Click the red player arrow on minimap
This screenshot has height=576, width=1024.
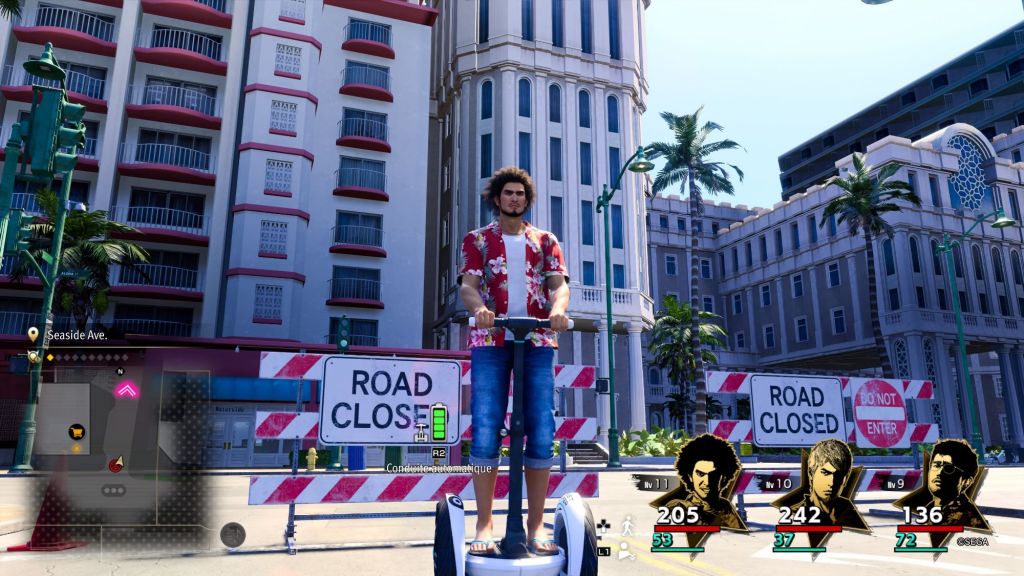[x=116, y=464]
